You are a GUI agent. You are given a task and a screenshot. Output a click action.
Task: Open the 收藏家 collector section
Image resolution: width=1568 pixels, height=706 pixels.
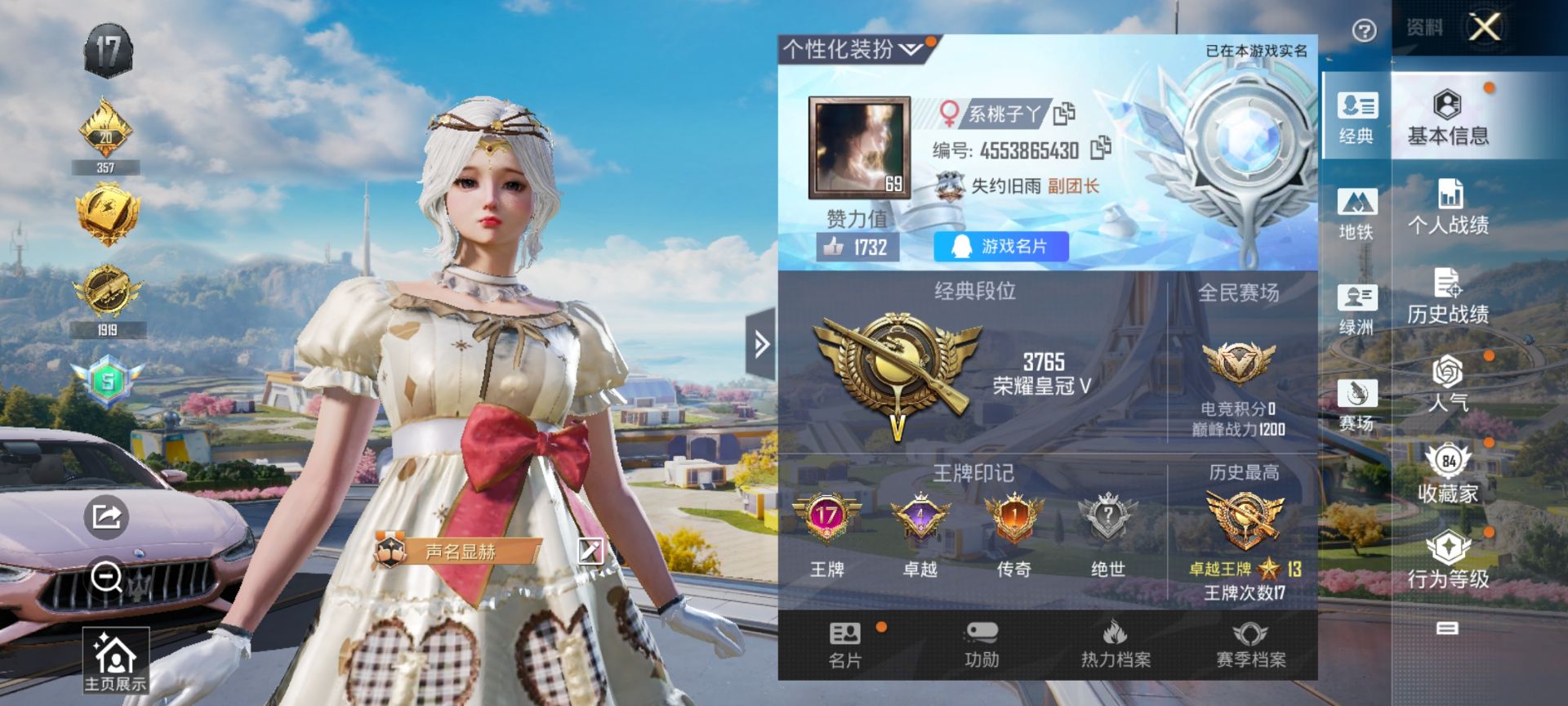coord(1448,472)
